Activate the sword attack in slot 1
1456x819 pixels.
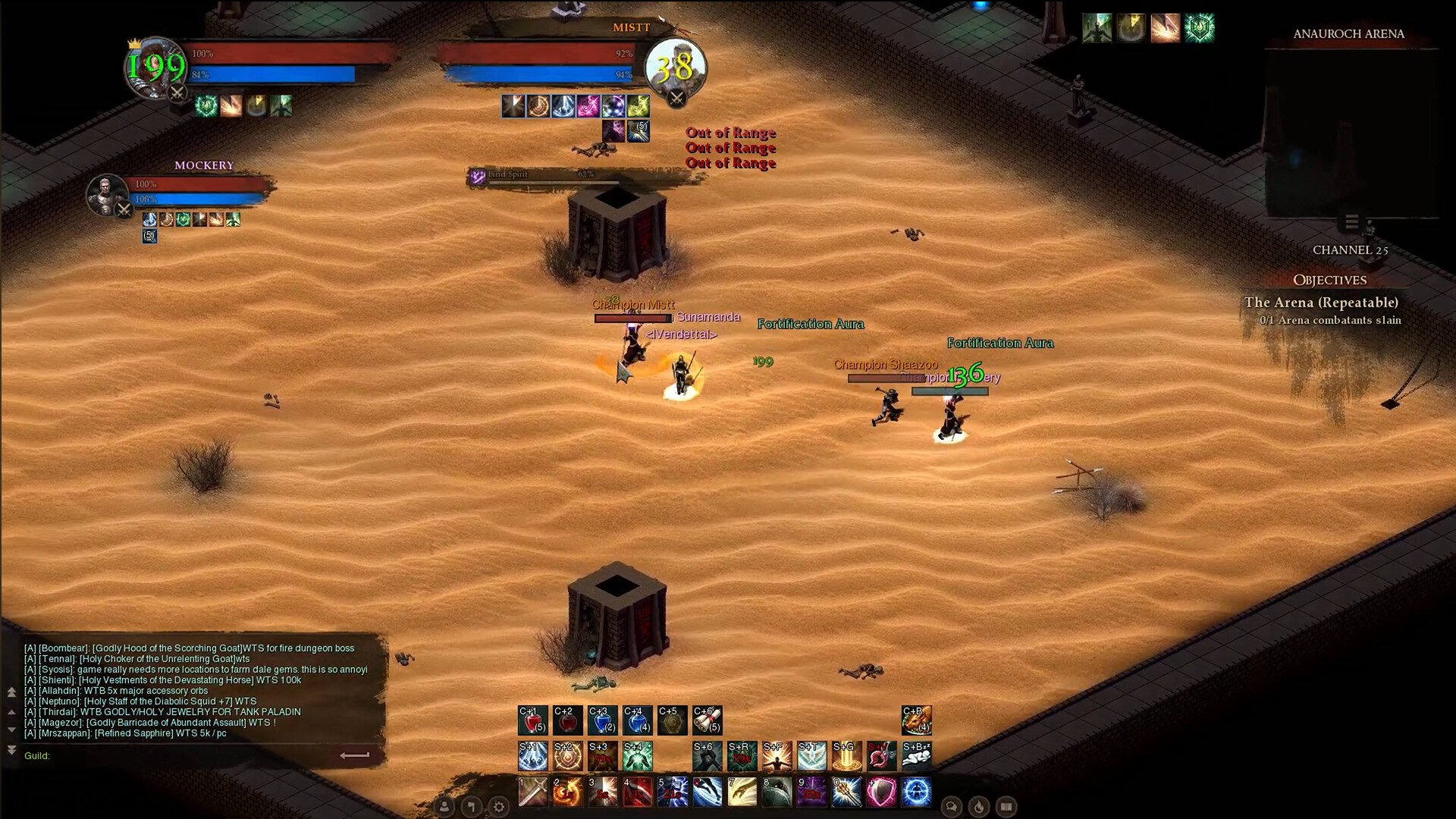(x=532, y=792)
